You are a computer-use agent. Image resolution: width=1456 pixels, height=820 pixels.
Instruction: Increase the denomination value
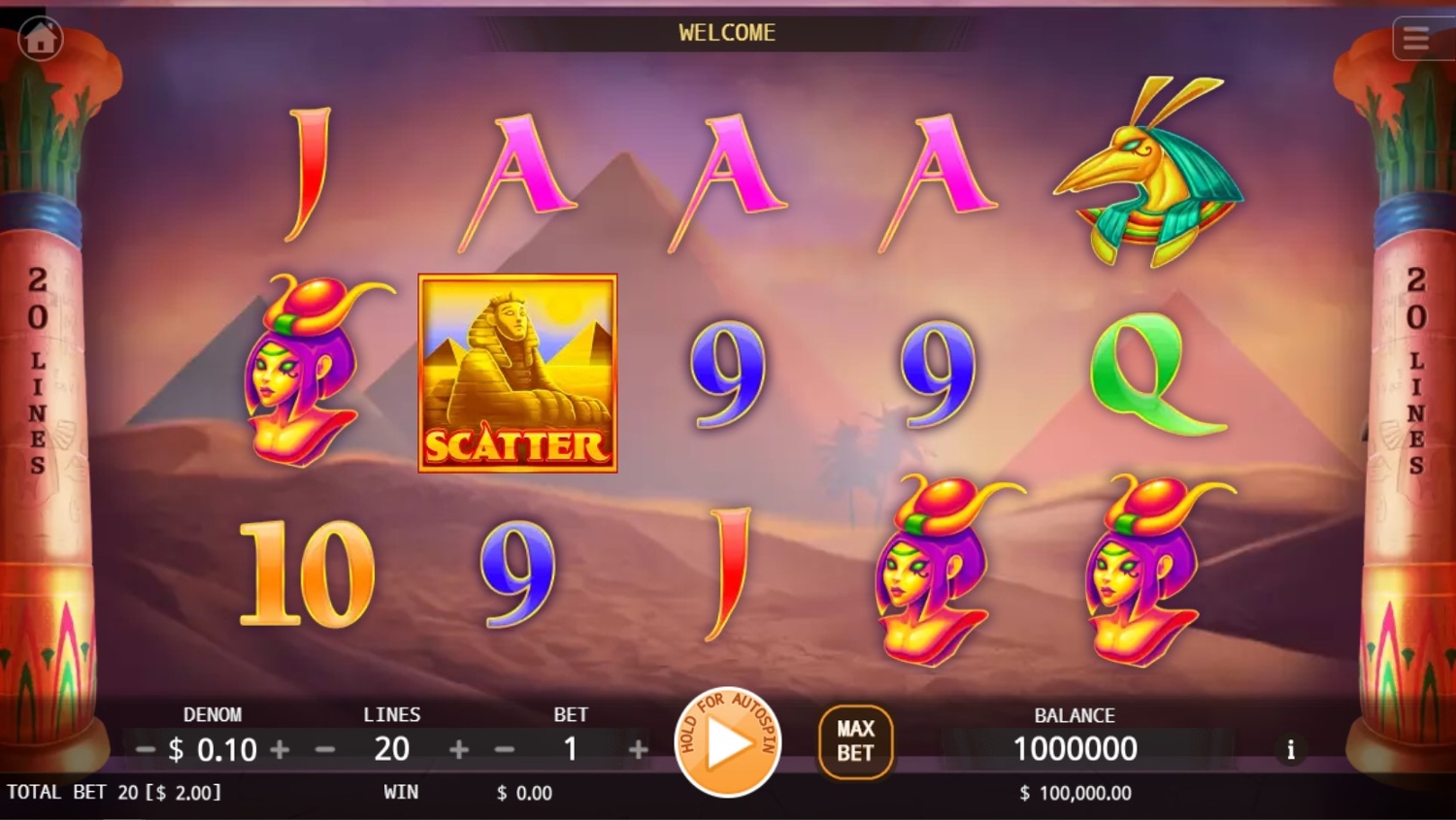click(280, 749)
